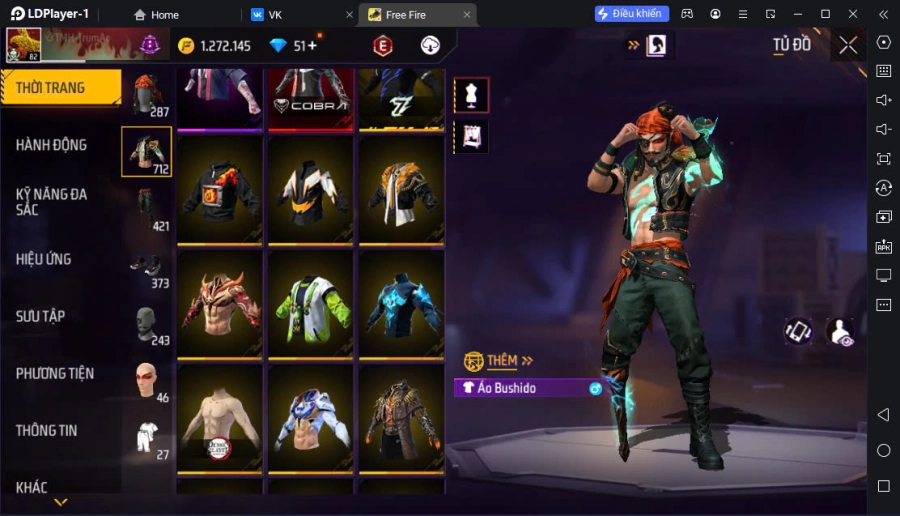This screenshot has width=900, height=516.
Task: Click the gold coin balance icon
Action: pyautogui.click(x=186, y=46)
